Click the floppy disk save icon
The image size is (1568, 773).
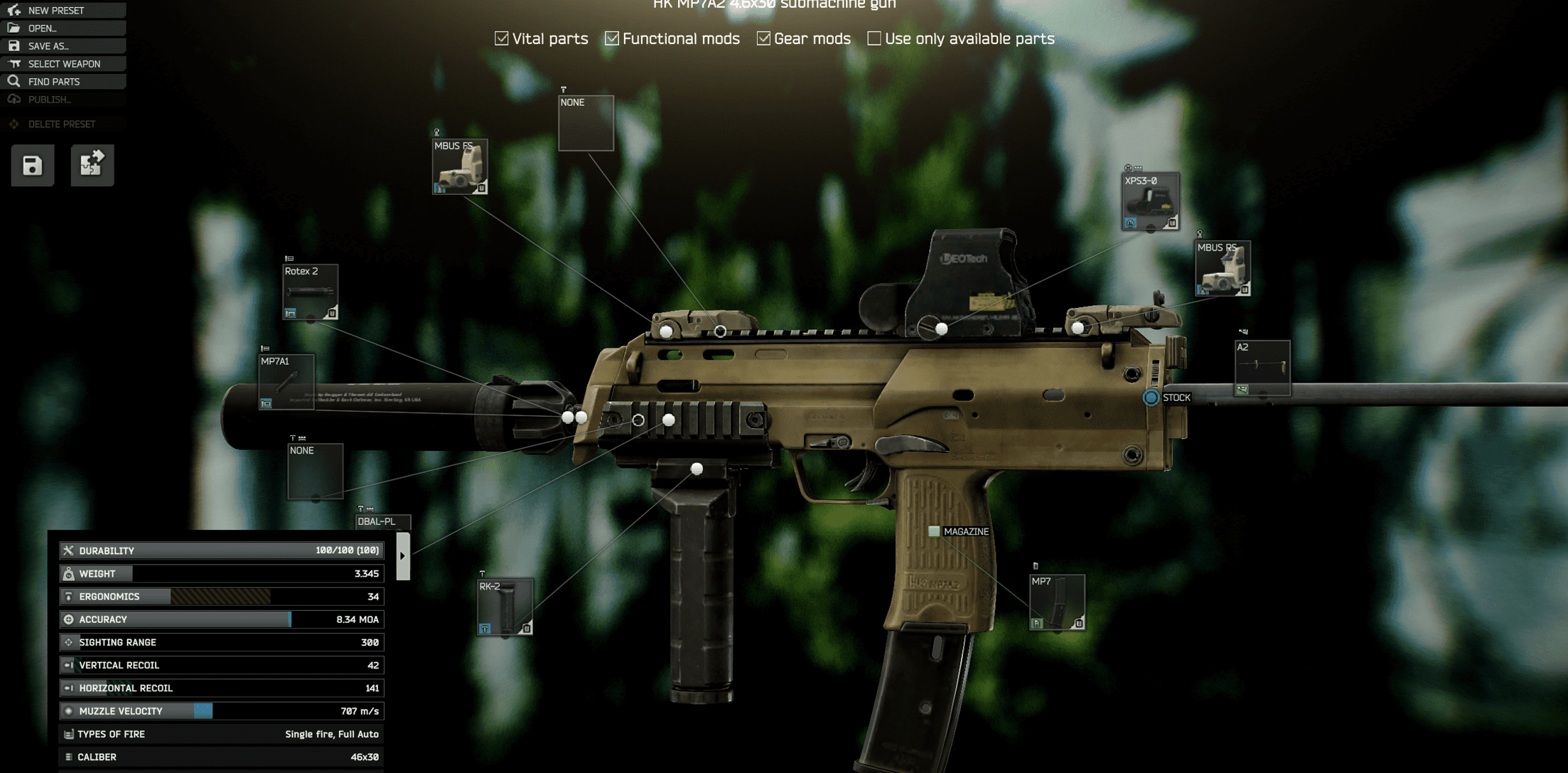[31, 164]
